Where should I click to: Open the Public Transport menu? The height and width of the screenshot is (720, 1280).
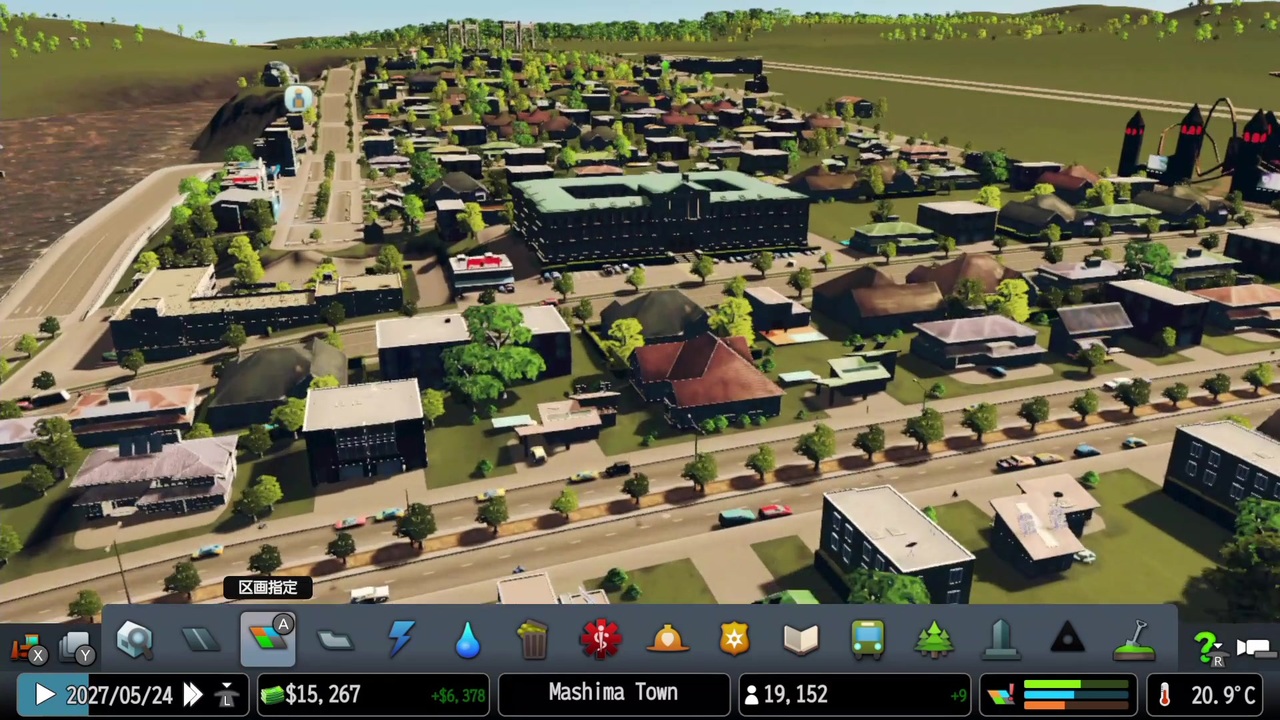point(867,640)
